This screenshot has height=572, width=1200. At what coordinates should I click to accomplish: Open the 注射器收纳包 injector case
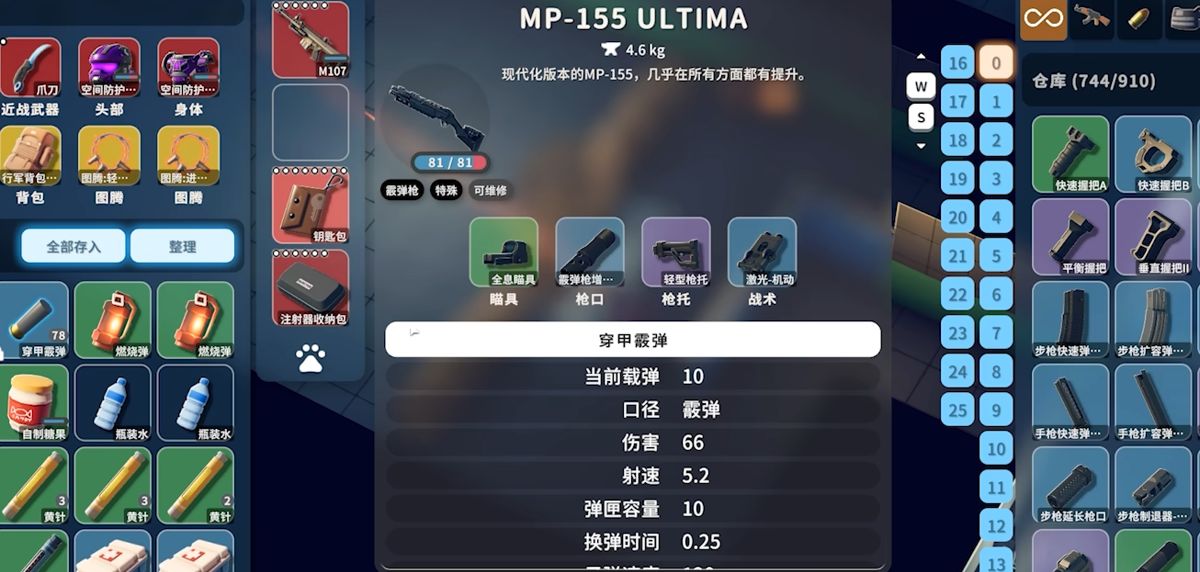pyautogui.click(x=310, y=288)
